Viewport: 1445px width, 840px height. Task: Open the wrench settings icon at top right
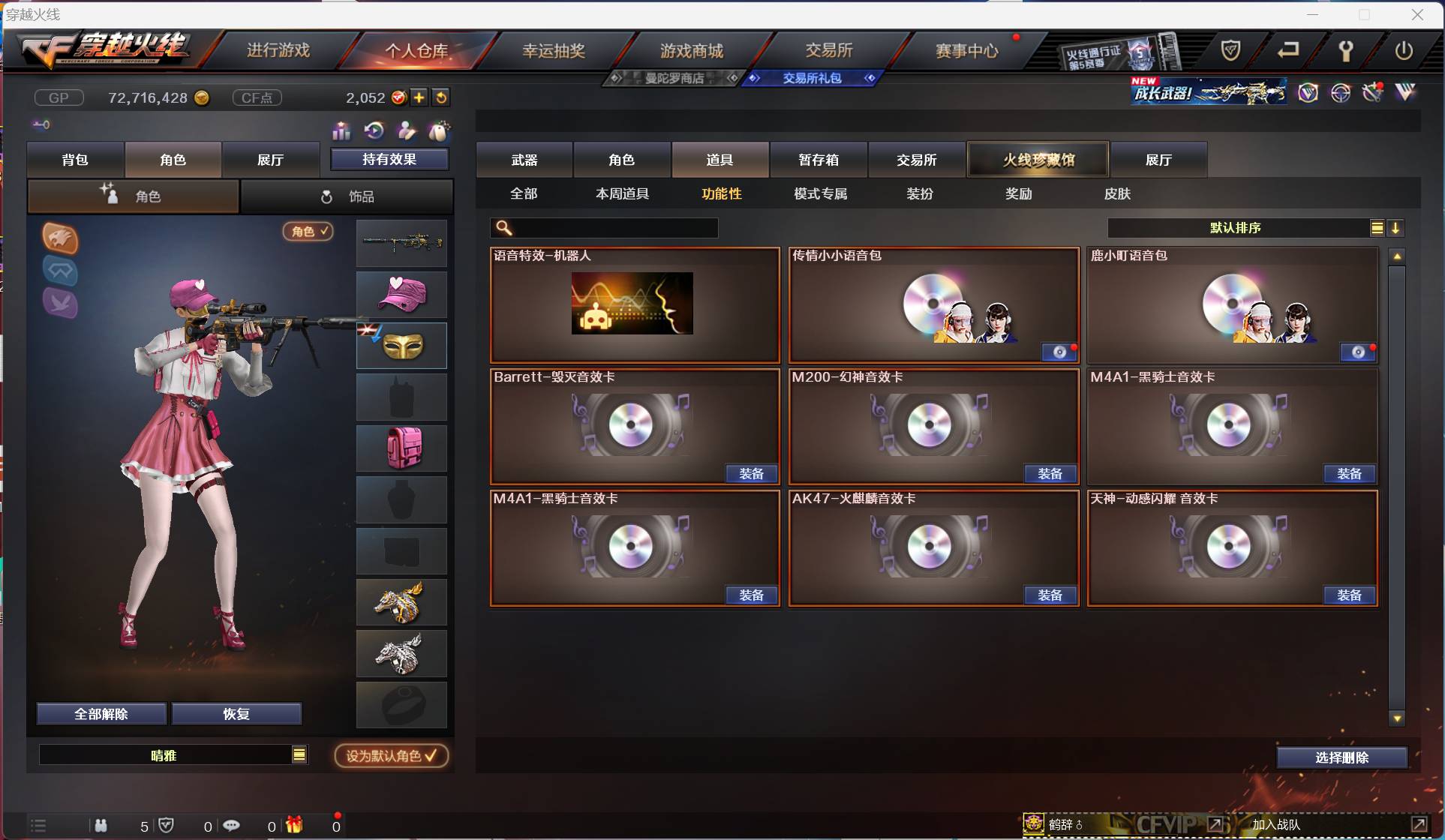[x=1345, y=51]
